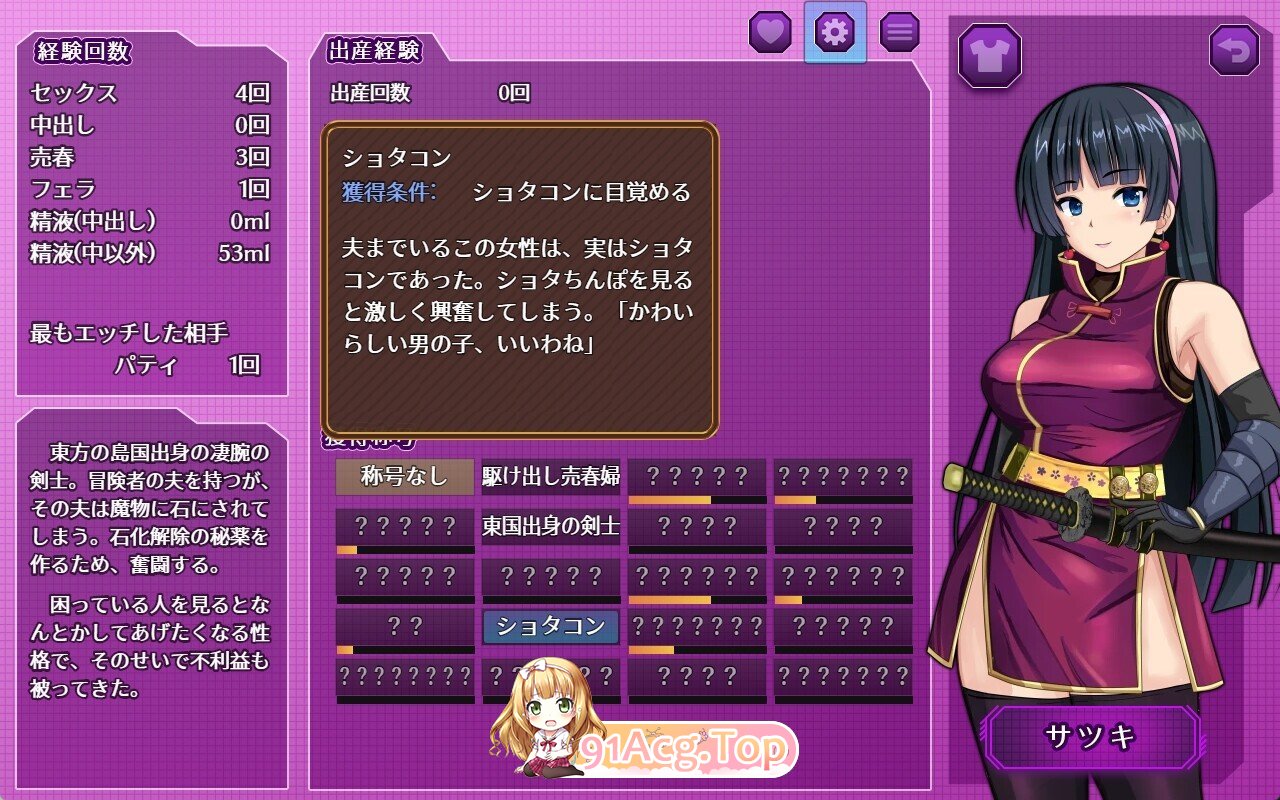Click the return arrow button
Viewport: 1280px width, 800px height.
pos(1234,51)
